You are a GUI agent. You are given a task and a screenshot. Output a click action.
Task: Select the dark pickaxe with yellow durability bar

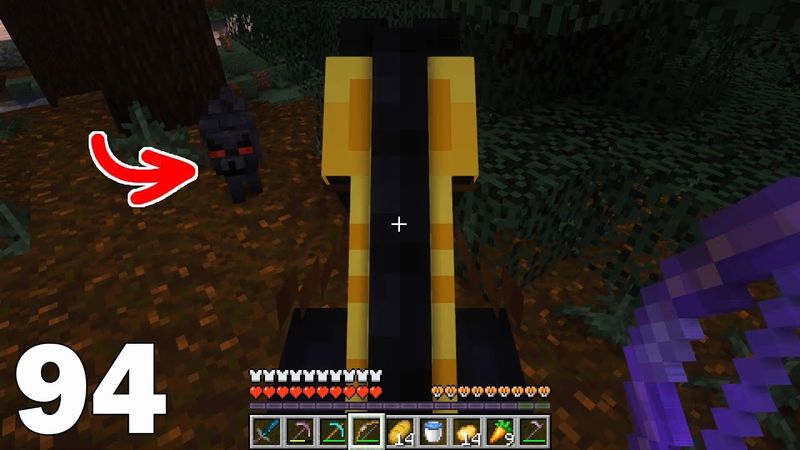coord(297,431)
